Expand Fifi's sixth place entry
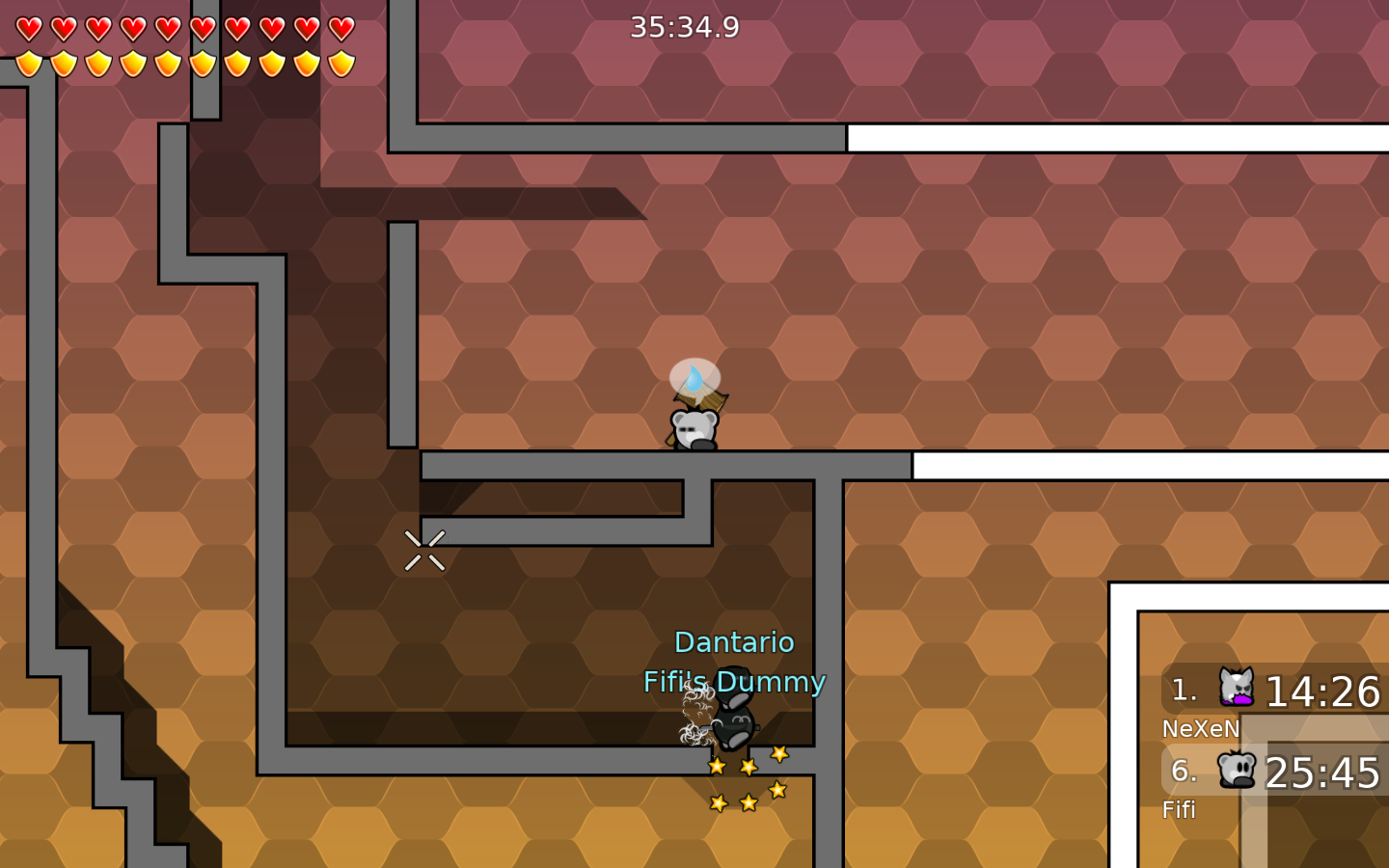The image size is (1389, 868). point(1254,772)
